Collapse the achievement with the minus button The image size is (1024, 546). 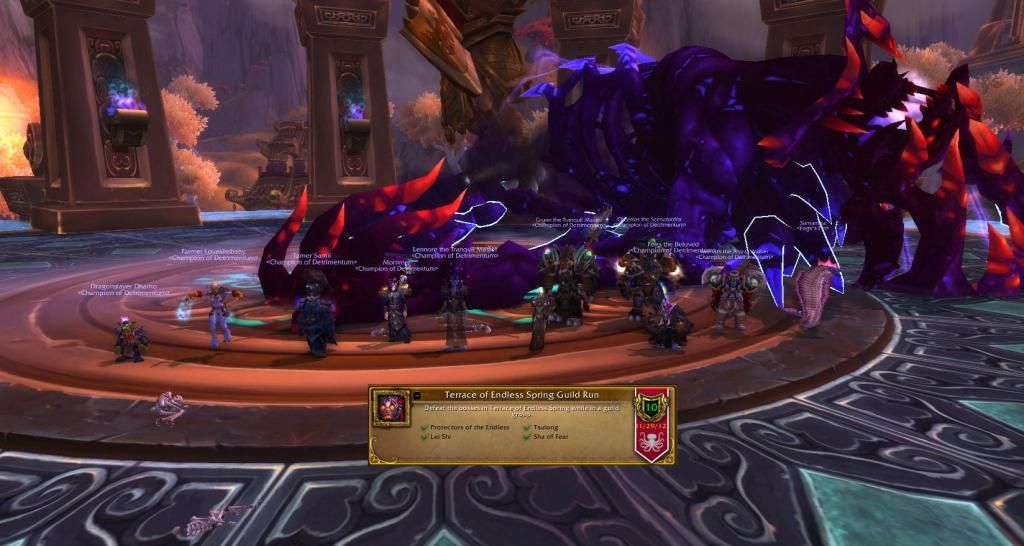click(x=417, y=396)
